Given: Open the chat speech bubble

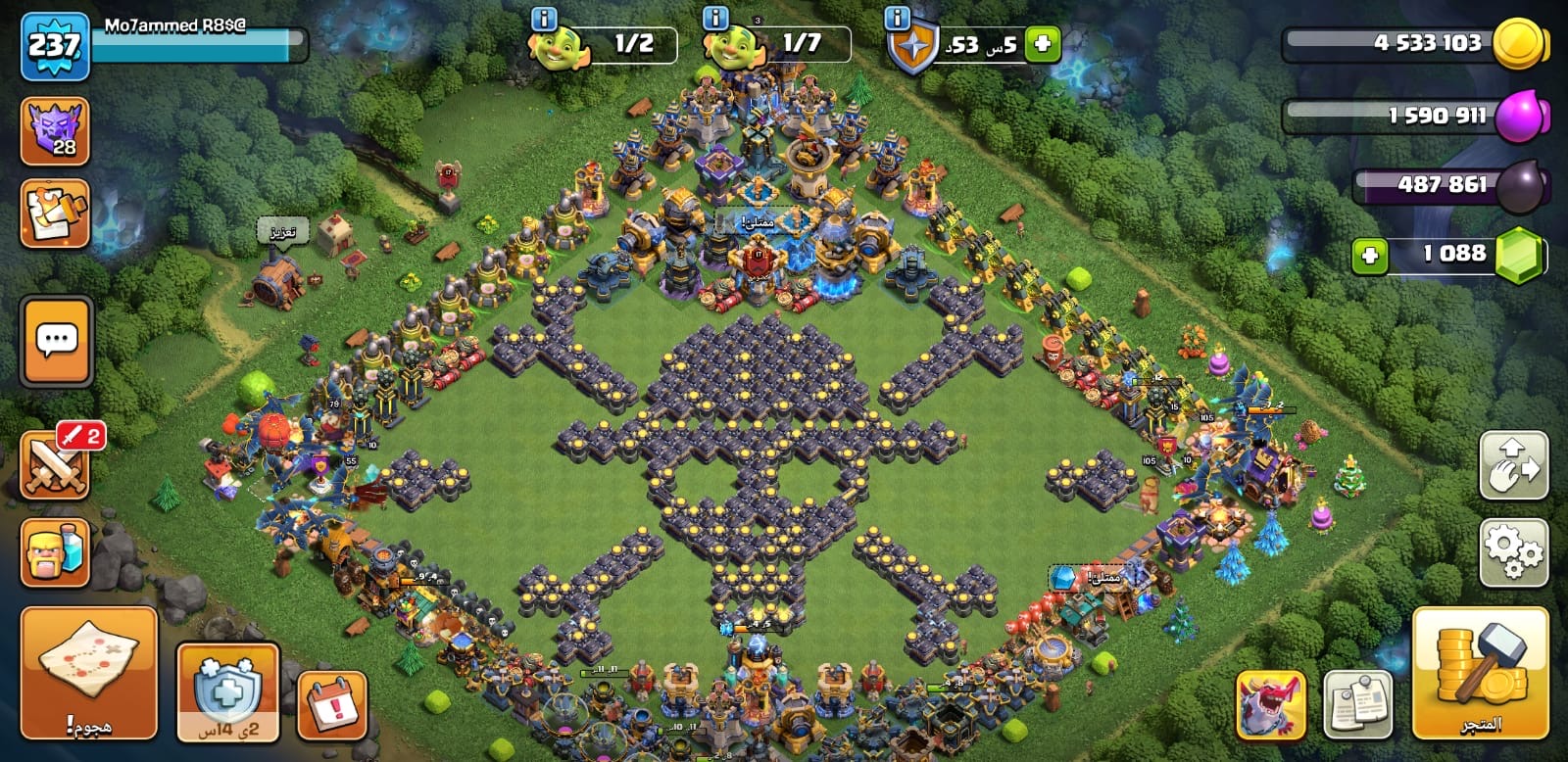Looking at the screenshot, I should coord(57,341).
